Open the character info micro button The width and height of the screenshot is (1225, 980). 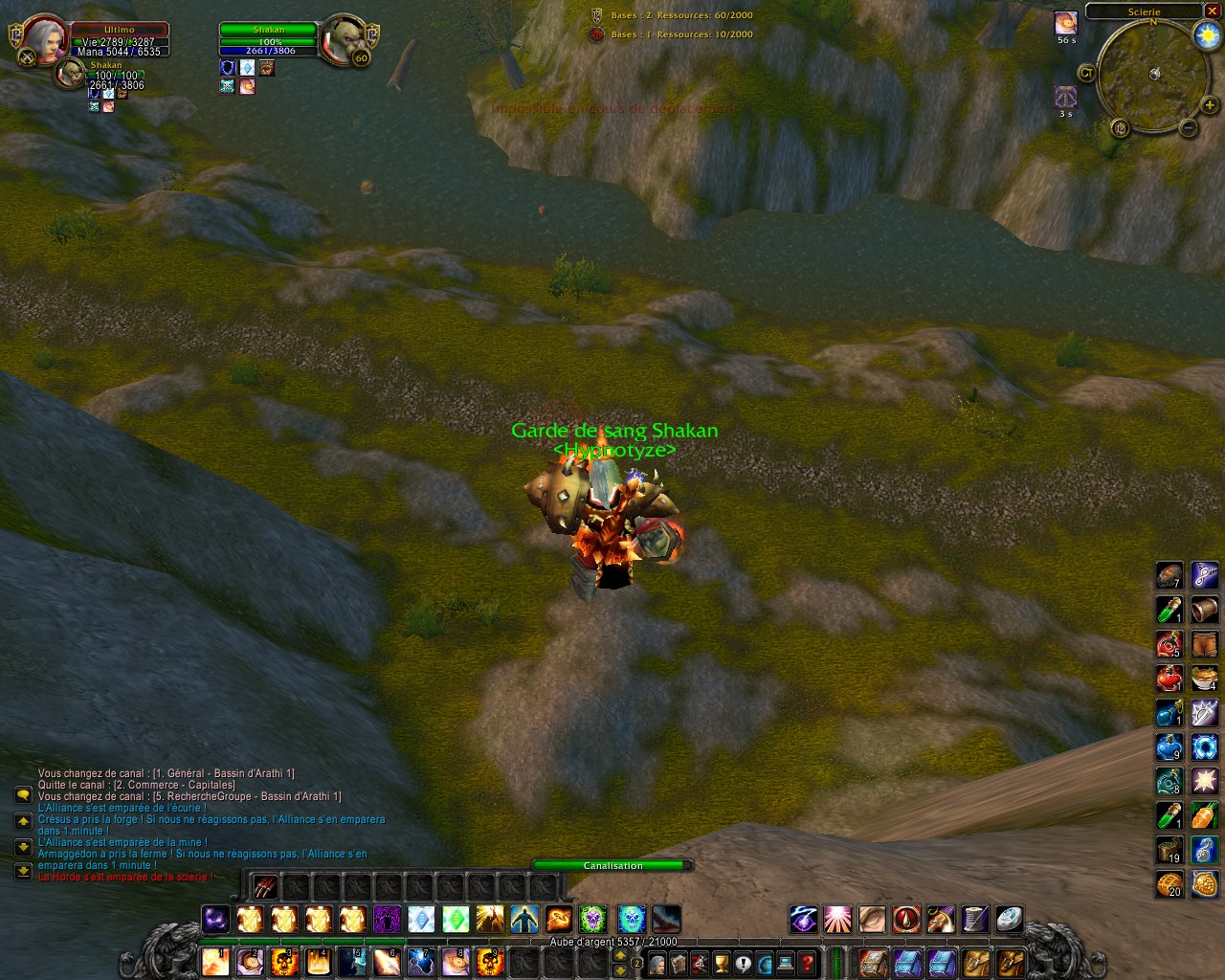click(x=657, y=962)
